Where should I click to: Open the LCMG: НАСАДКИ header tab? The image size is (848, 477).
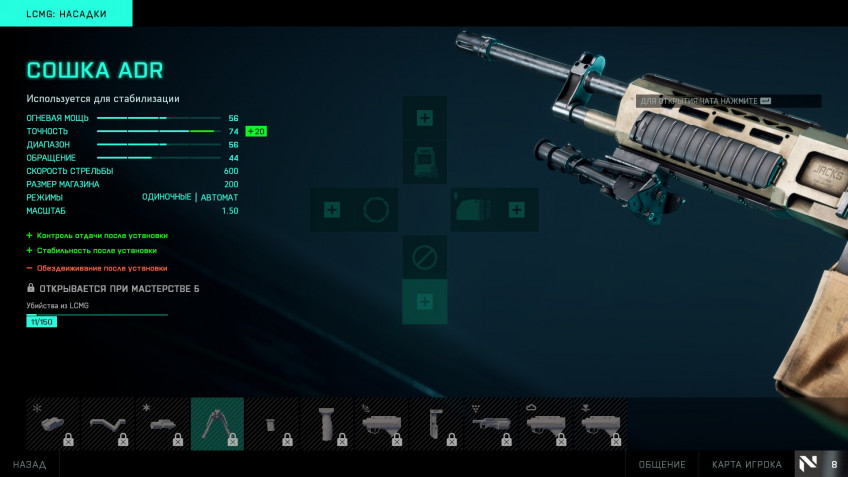66,13
